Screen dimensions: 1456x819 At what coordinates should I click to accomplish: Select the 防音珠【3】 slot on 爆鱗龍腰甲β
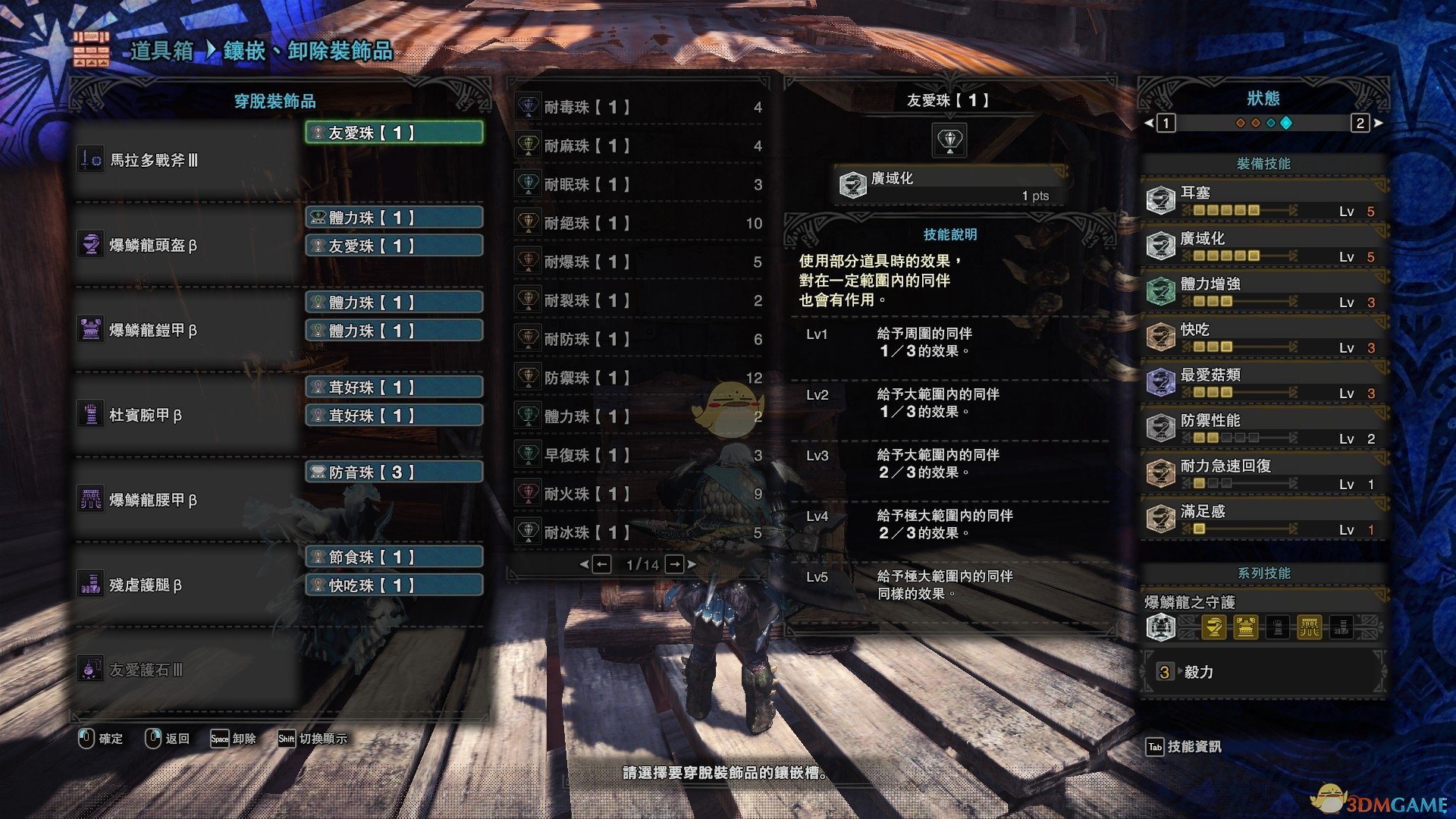point(394,472)
